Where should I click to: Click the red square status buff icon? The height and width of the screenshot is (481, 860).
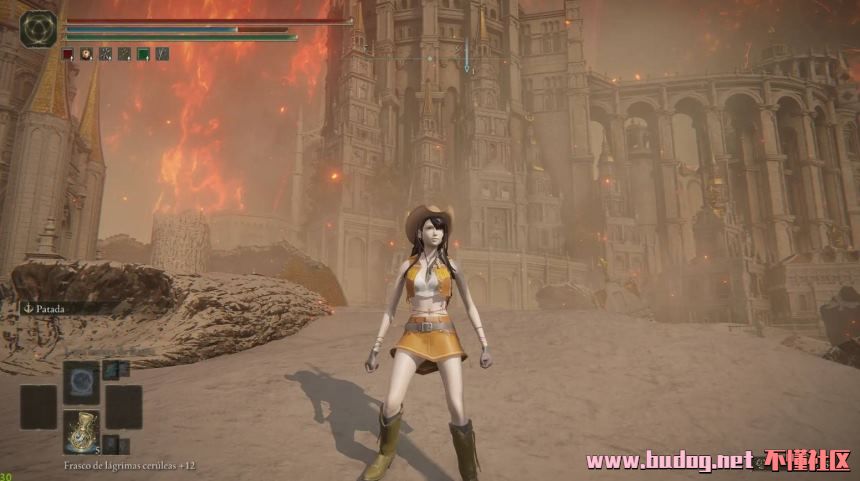(x=67, y=54)
